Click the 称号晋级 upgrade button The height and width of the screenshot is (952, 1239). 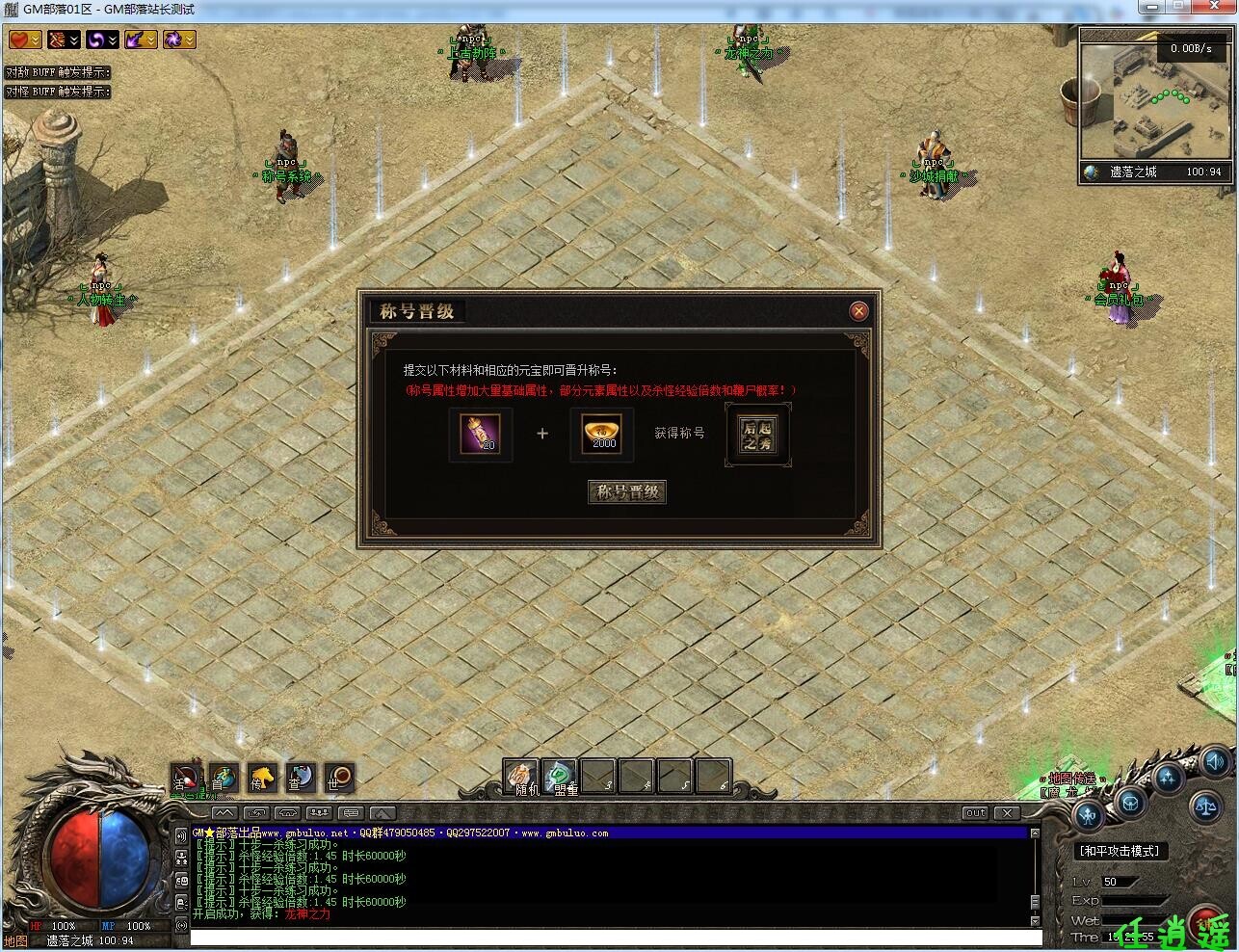coord(627,492)
